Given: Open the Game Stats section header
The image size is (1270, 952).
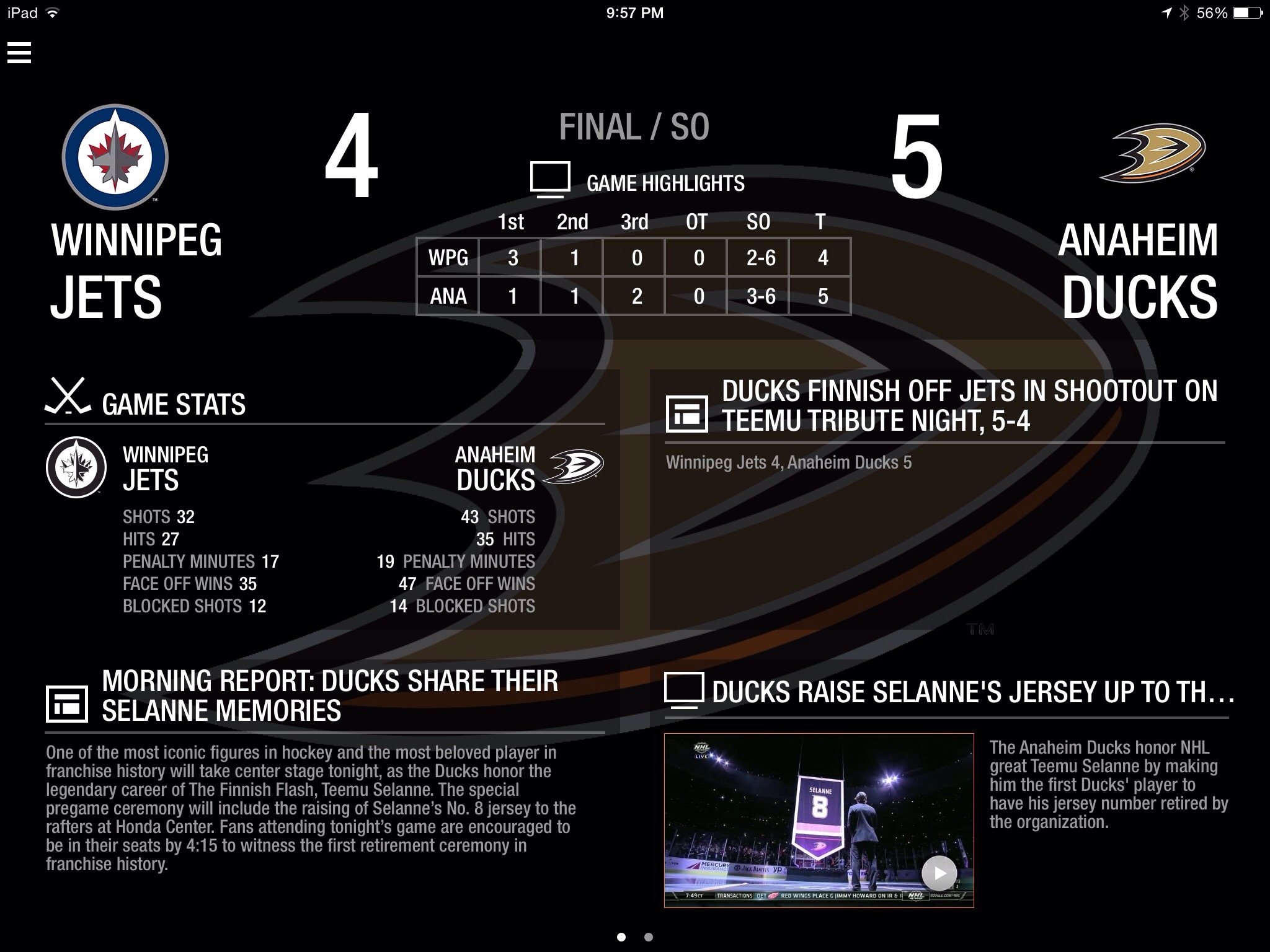Looking at the screenshot, I should coord(174,404).
